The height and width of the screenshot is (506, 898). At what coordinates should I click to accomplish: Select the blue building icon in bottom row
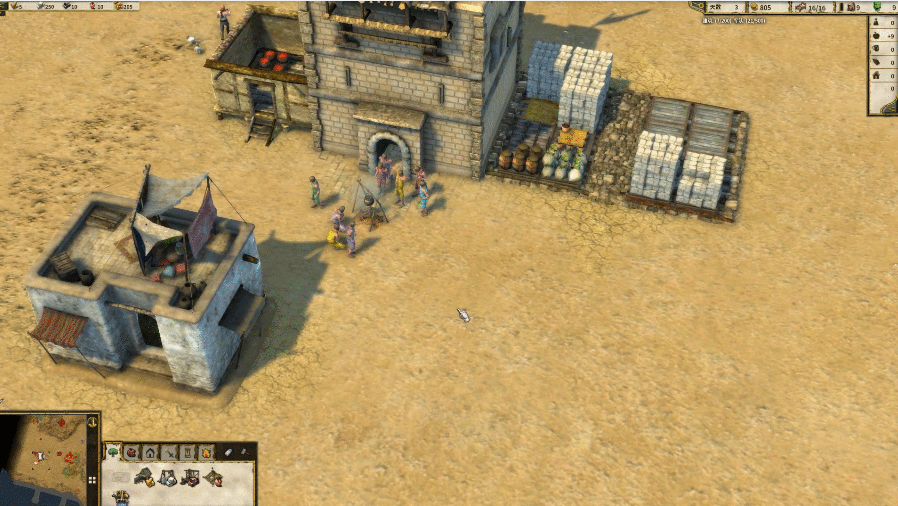click(x=121, y=497)
